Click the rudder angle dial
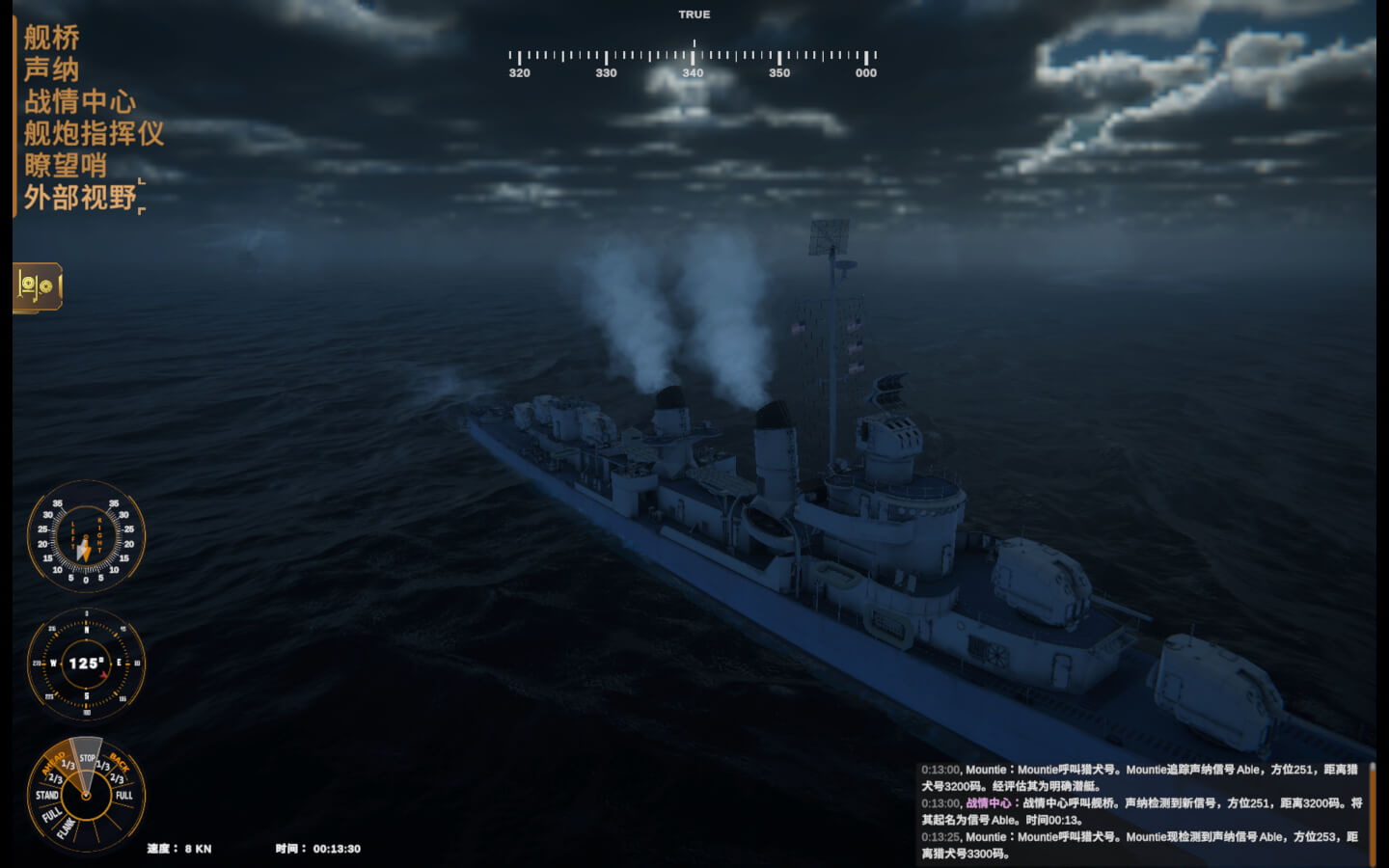 click(86, 536)
